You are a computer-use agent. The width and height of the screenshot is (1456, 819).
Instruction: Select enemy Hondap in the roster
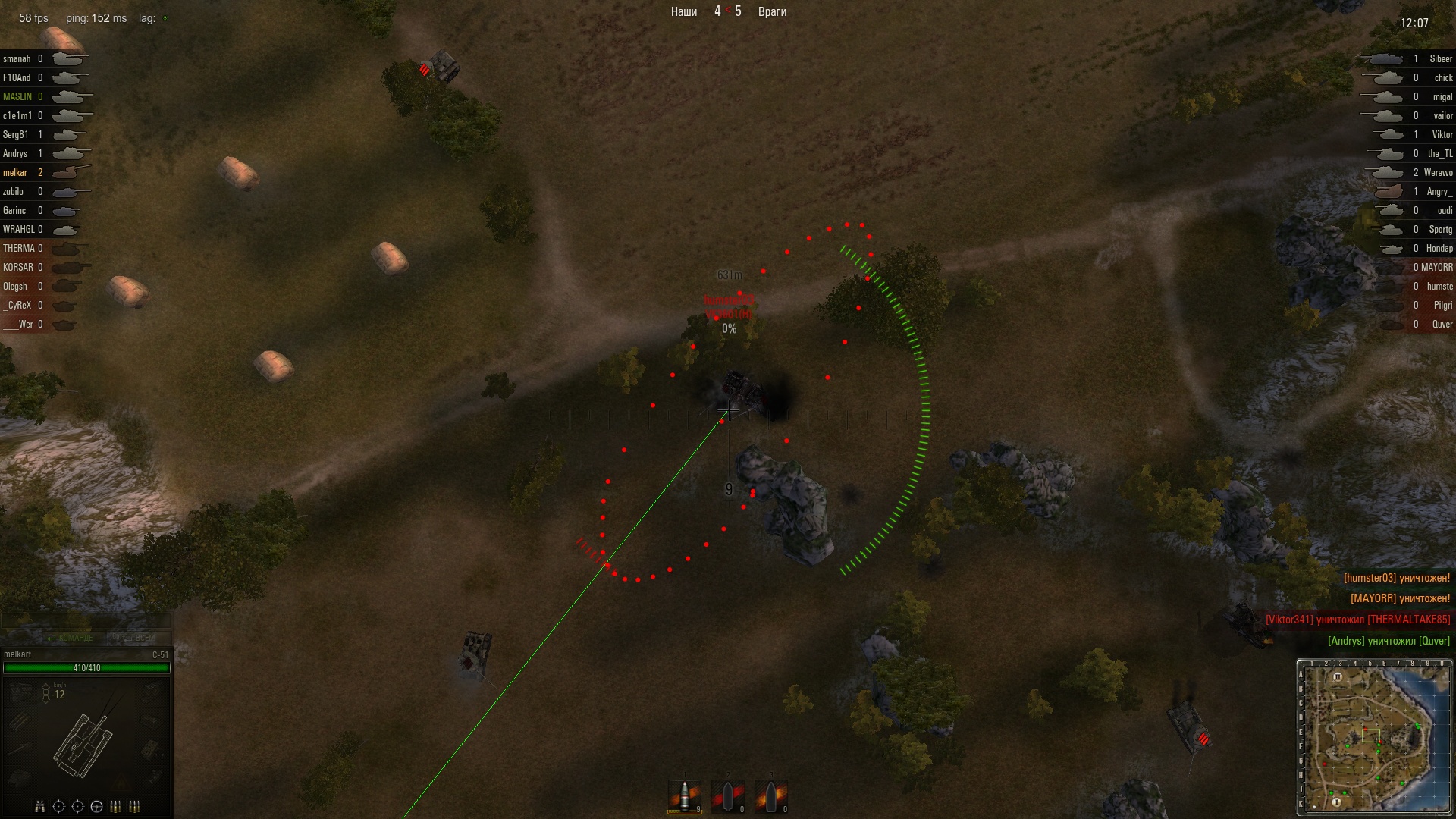point(1439,249)
